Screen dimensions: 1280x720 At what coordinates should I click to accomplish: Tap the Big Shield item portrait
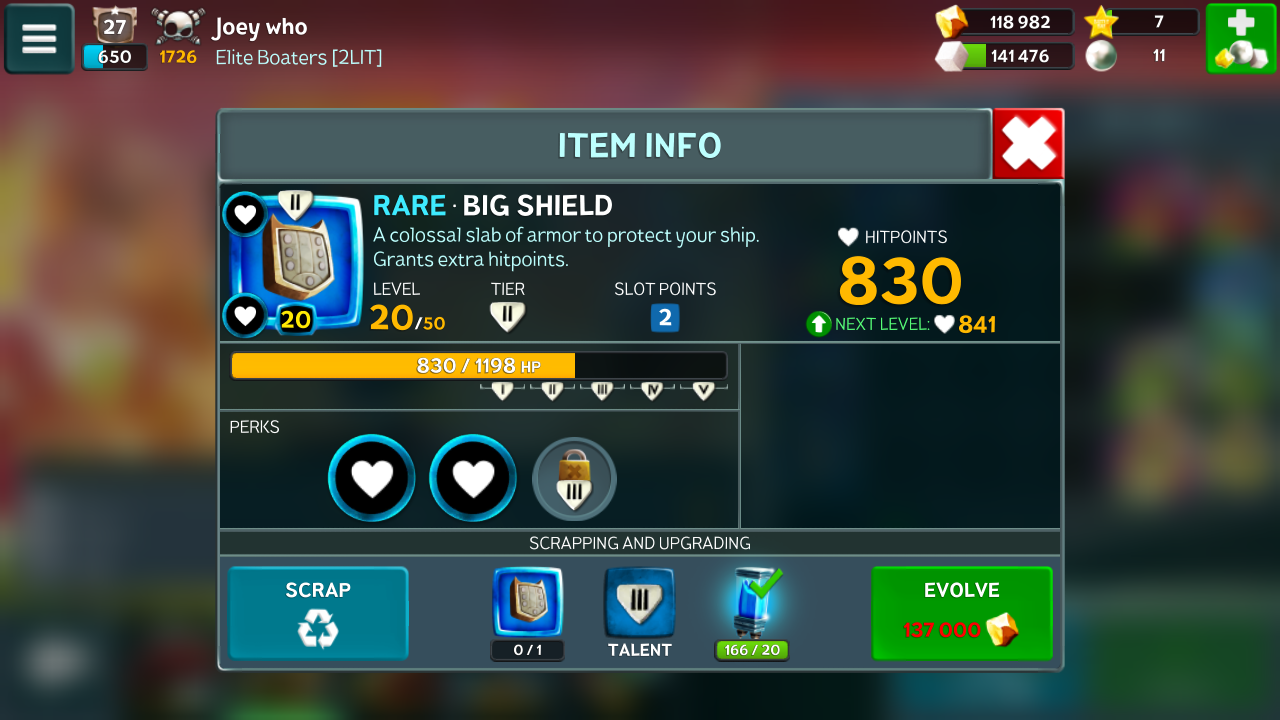(x=297, y=262)
